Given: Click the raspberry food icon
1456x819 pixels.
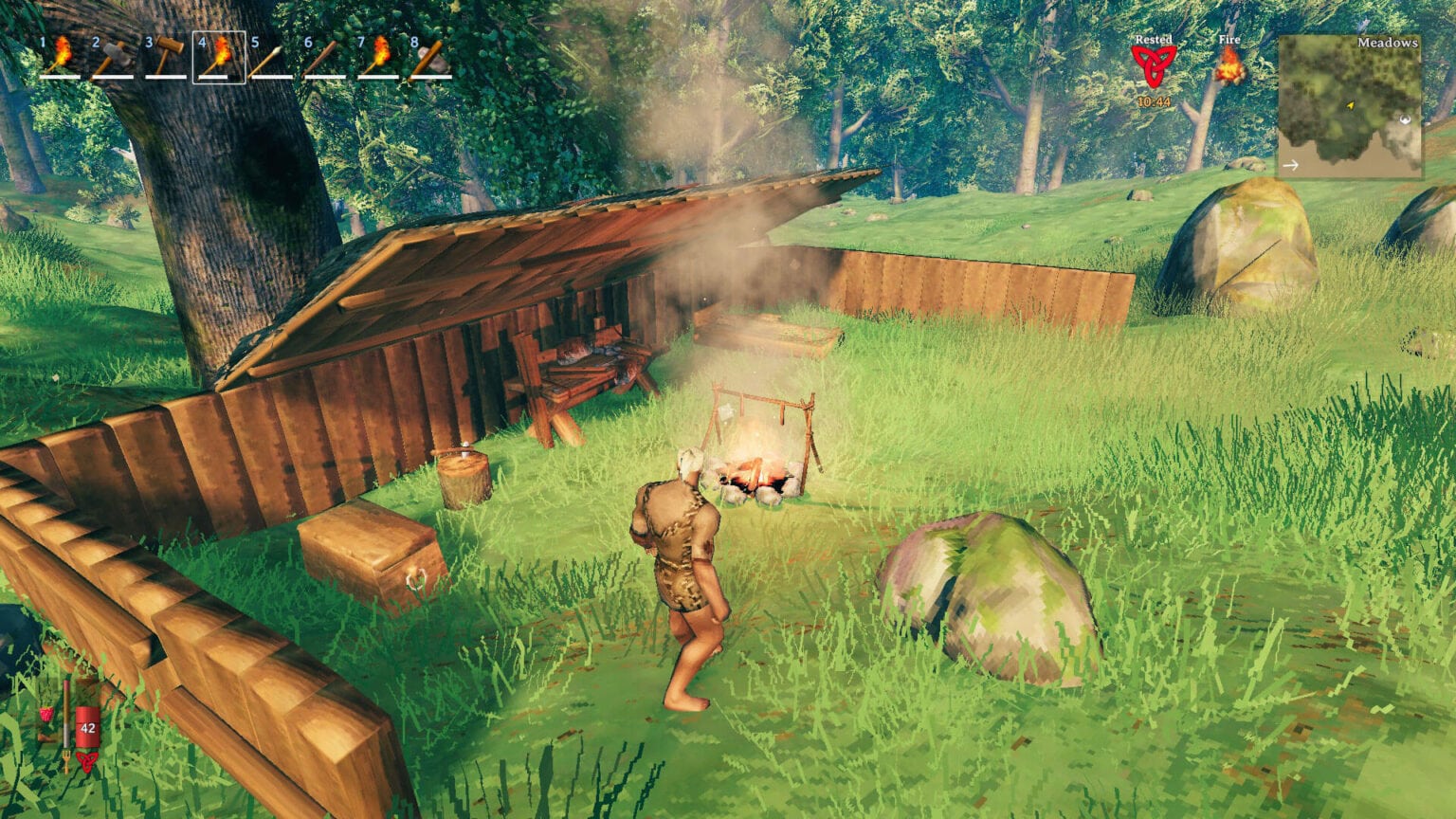Looking at the screenshot, I should [45, 715].
